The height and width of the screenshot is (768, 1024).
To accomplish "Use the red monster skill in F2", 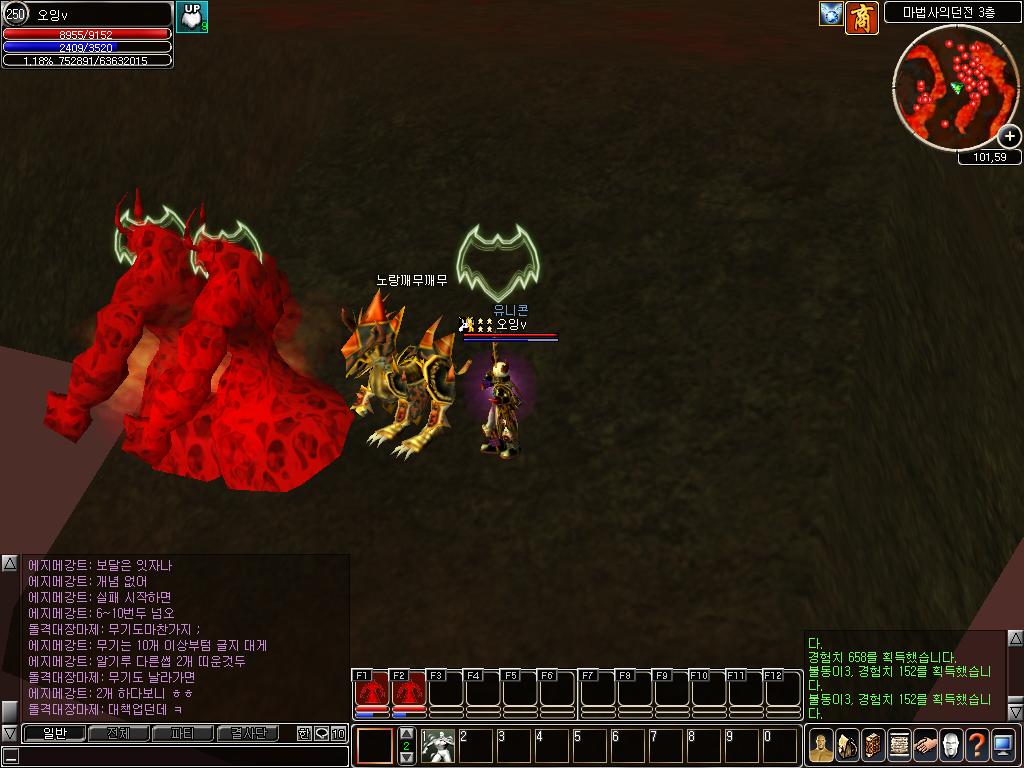I will pyautogui.click(x=408, y=691).
